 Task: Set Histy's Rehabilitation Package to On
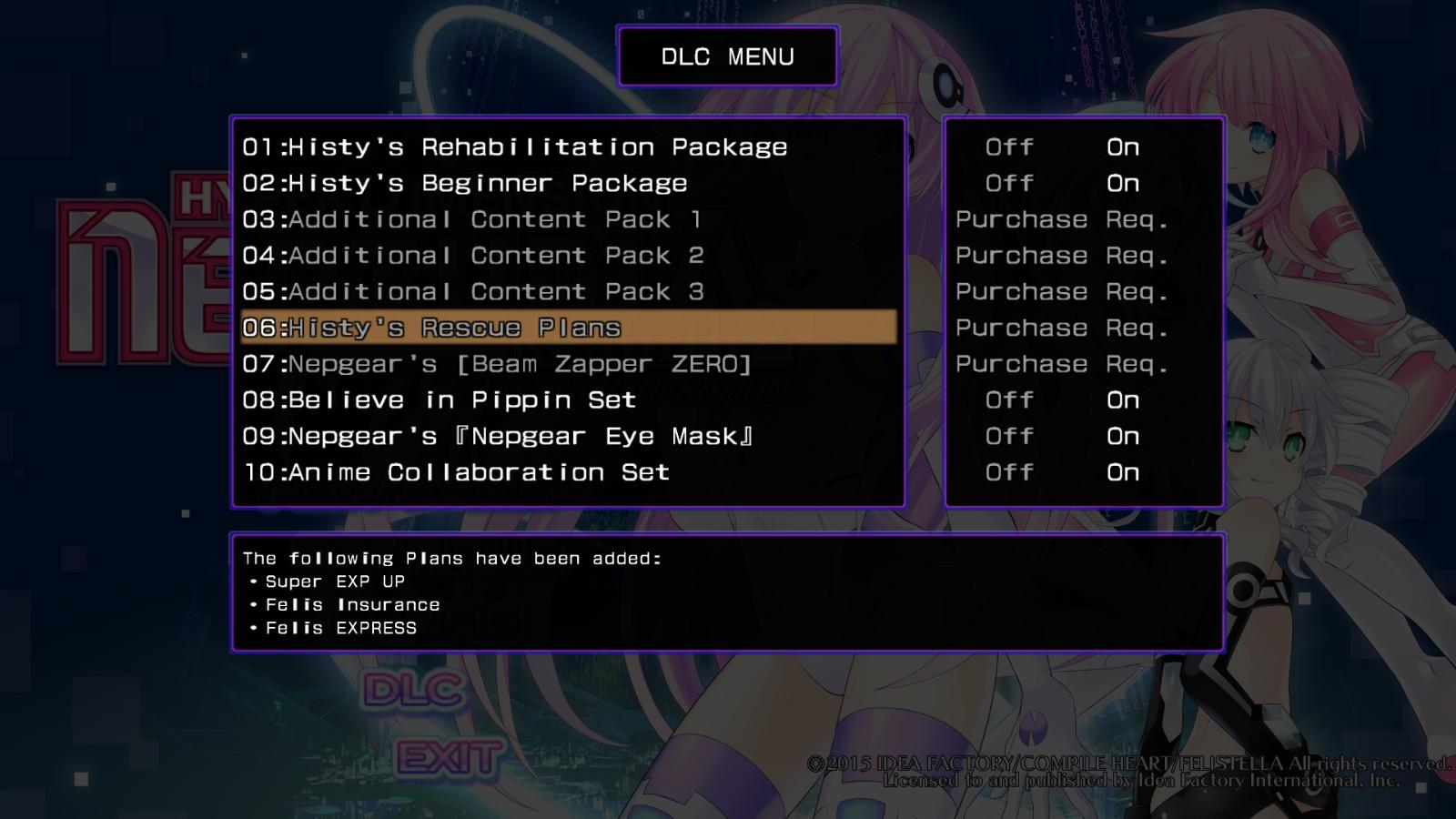point(1123,147)
